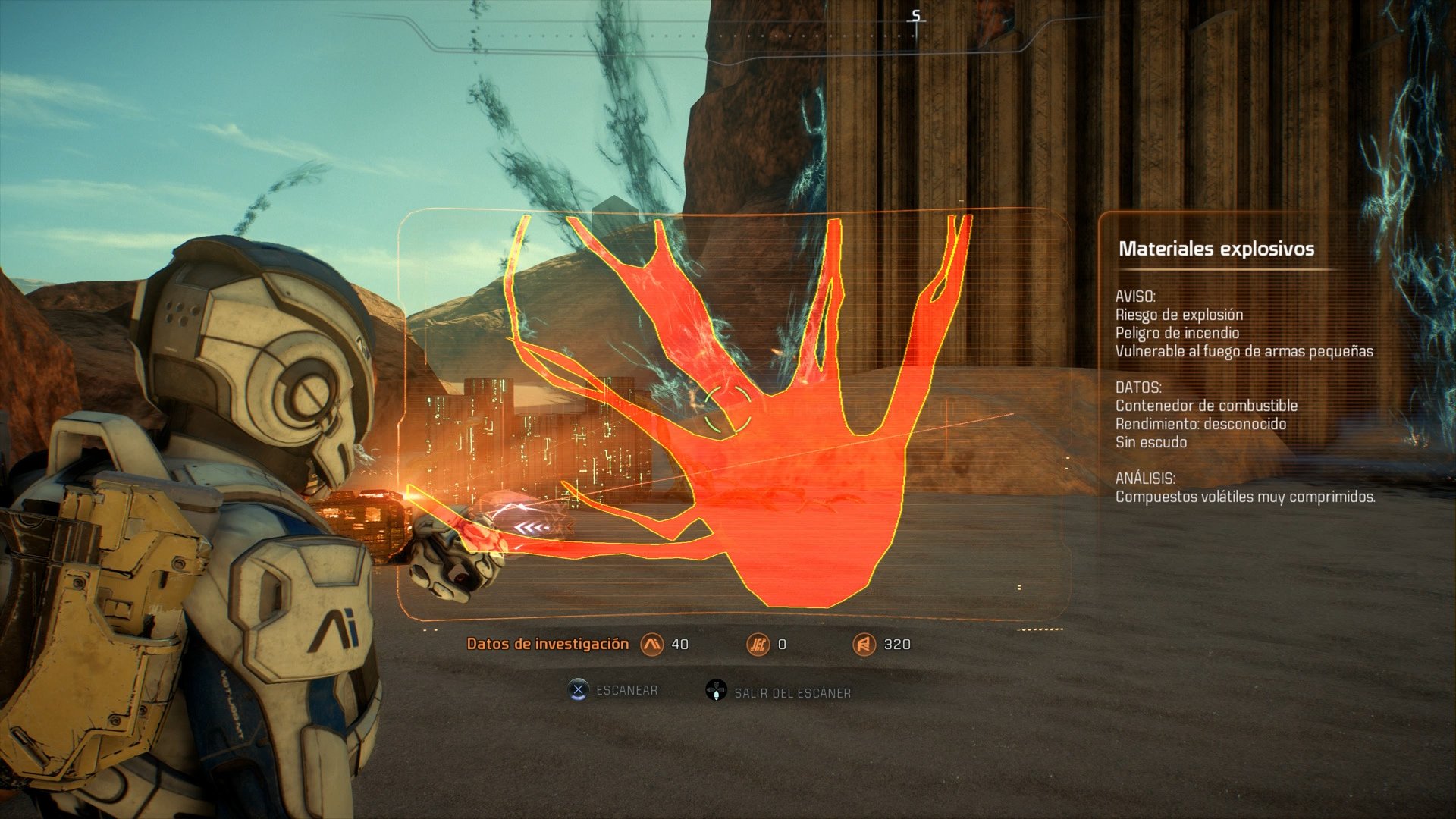Click the compass S marker at top
The image size is (1456, 819).
coord(915,15)
